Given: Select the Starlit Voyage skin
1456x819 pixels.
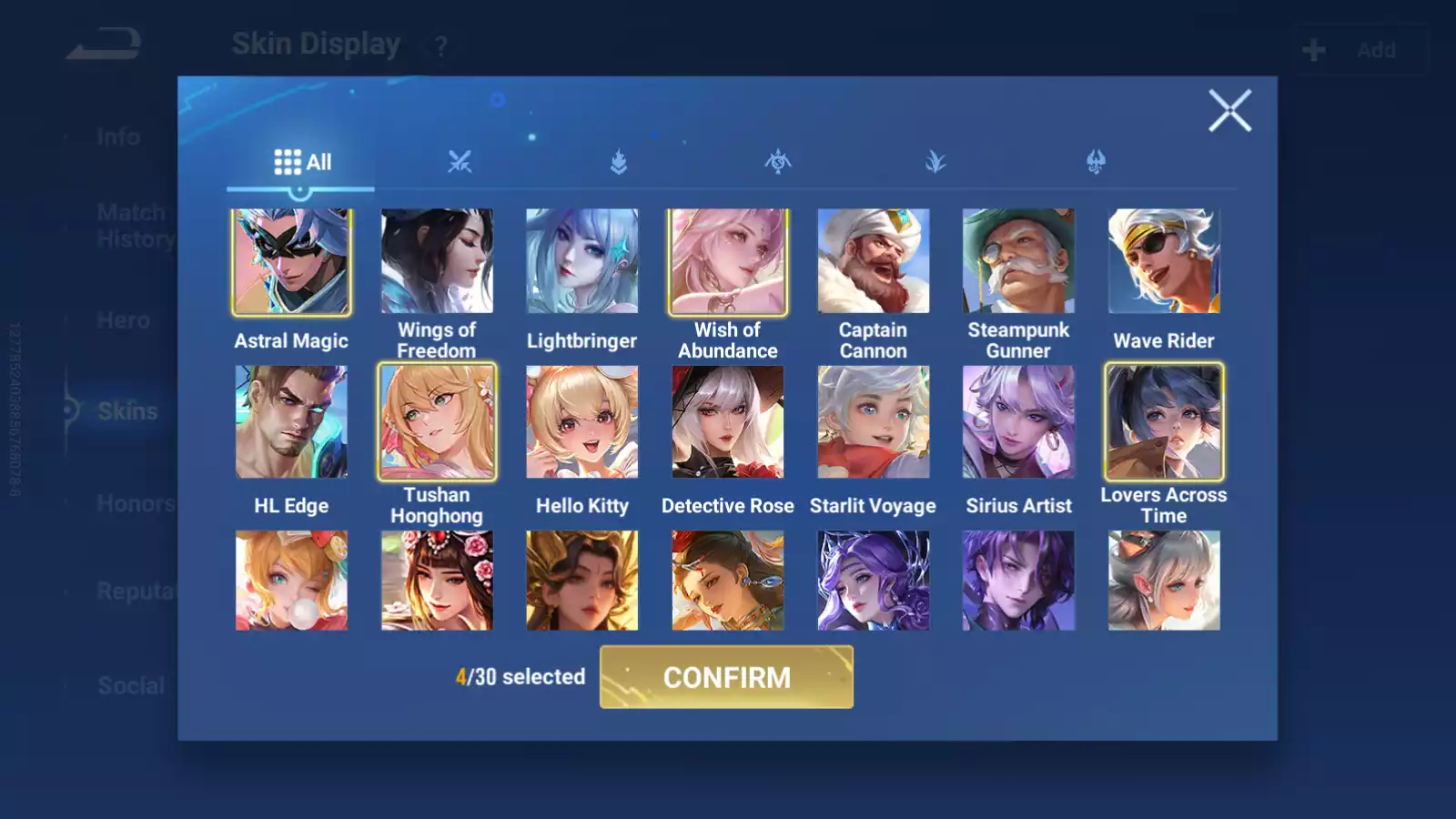Looking at the screenshot, I should (874, 422).
